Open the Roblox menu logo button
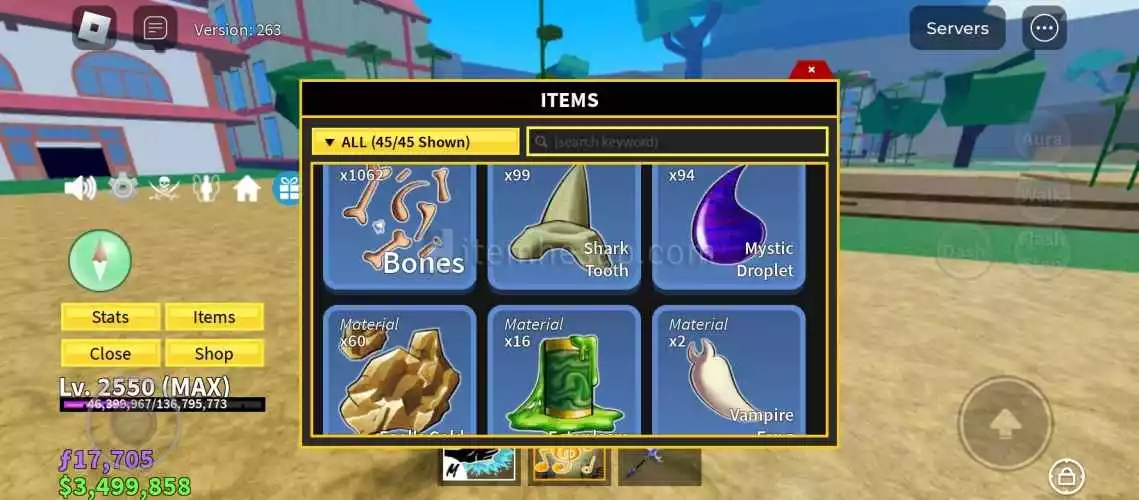This screenshot has height=500, width=1139. coord(94,28)
